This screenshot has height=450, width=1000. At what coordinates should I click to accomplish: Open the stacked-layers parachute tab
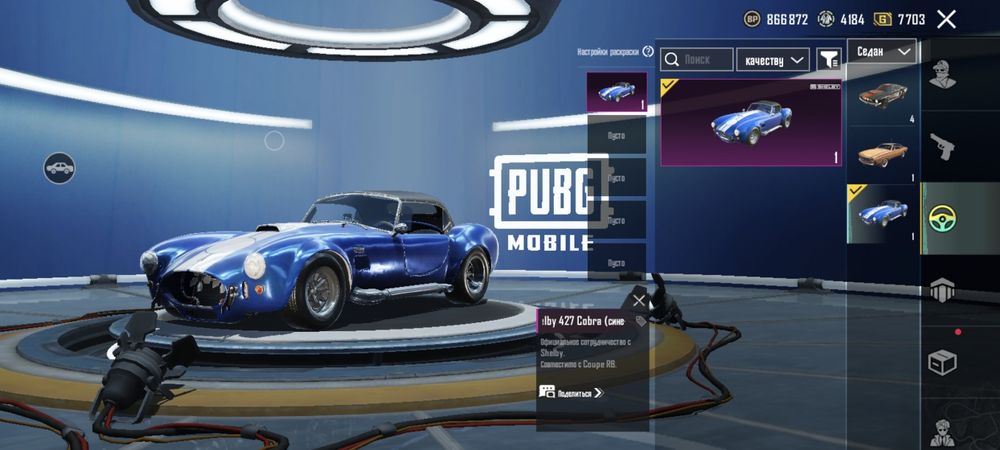coord(942,290)
